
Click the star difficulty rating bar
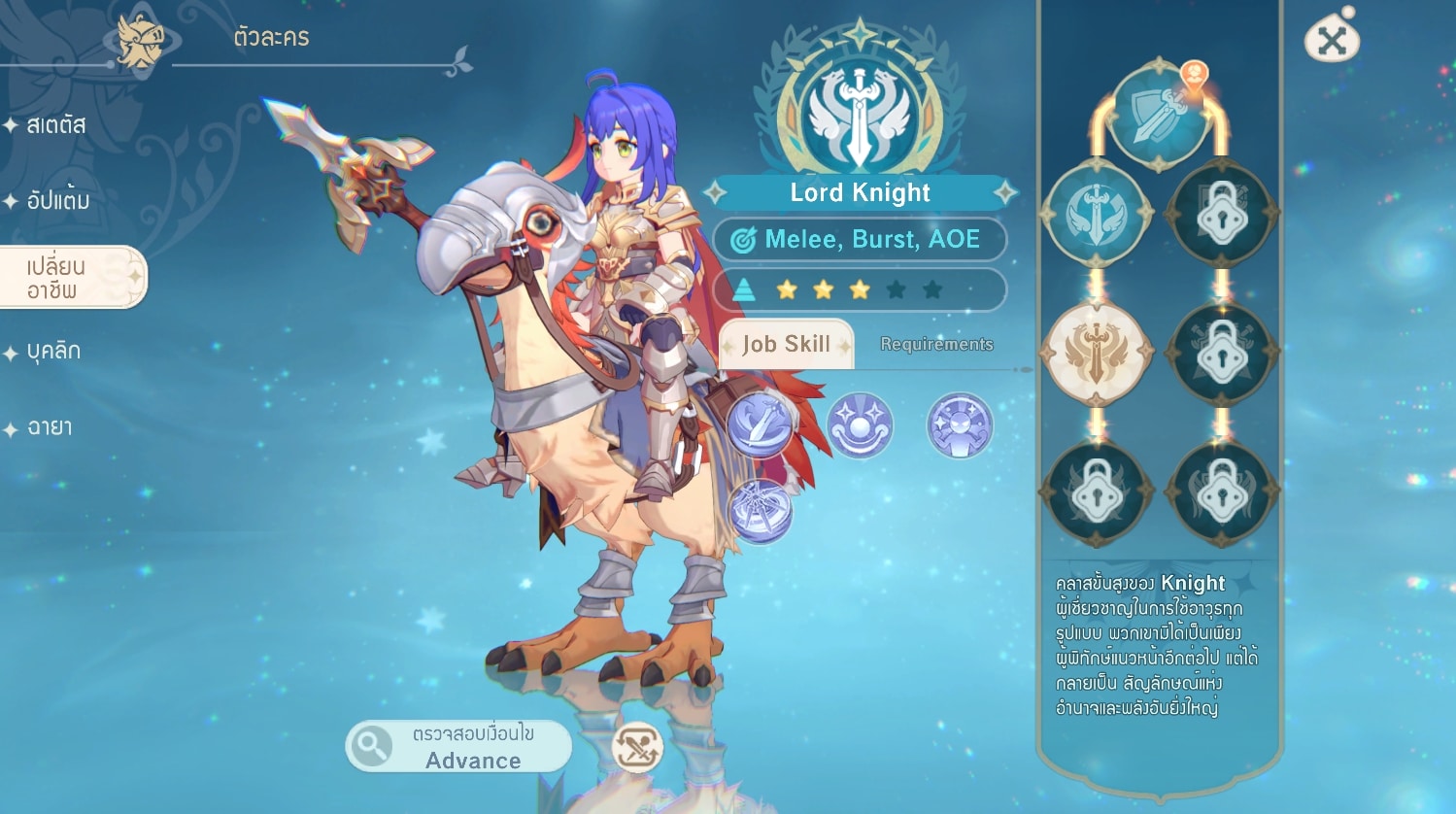coord(860,289)
